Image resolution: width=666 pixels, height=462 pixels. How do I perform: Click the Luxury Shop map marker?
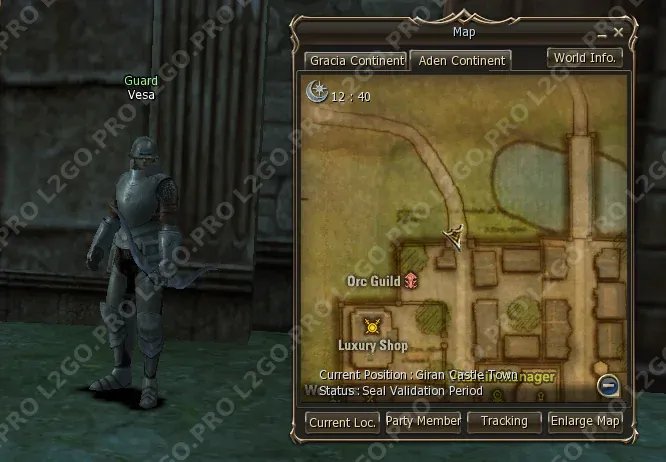coord(373,326)
